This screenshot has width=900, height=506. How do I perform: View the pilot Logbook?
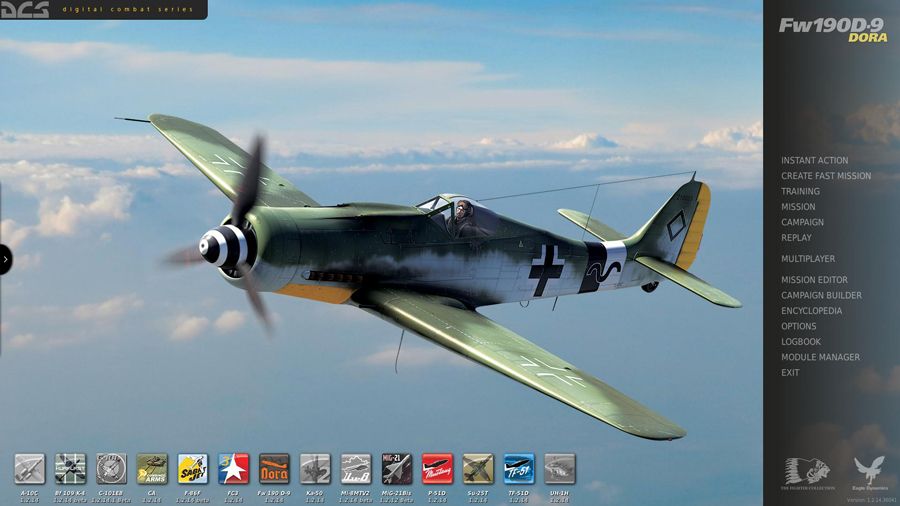pos(800,342)
